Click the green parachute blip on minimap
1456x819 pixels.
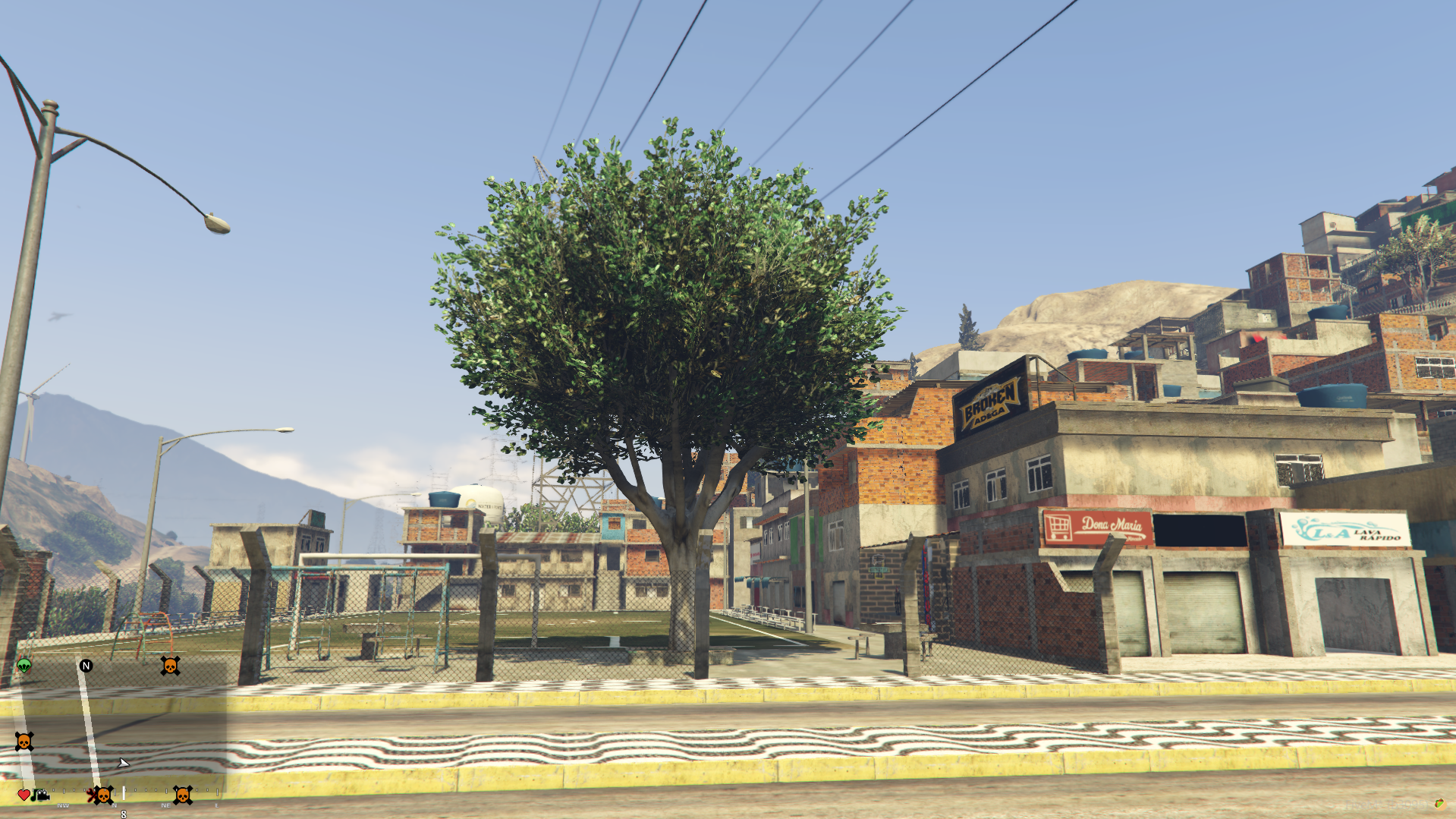tap(24, 666)
